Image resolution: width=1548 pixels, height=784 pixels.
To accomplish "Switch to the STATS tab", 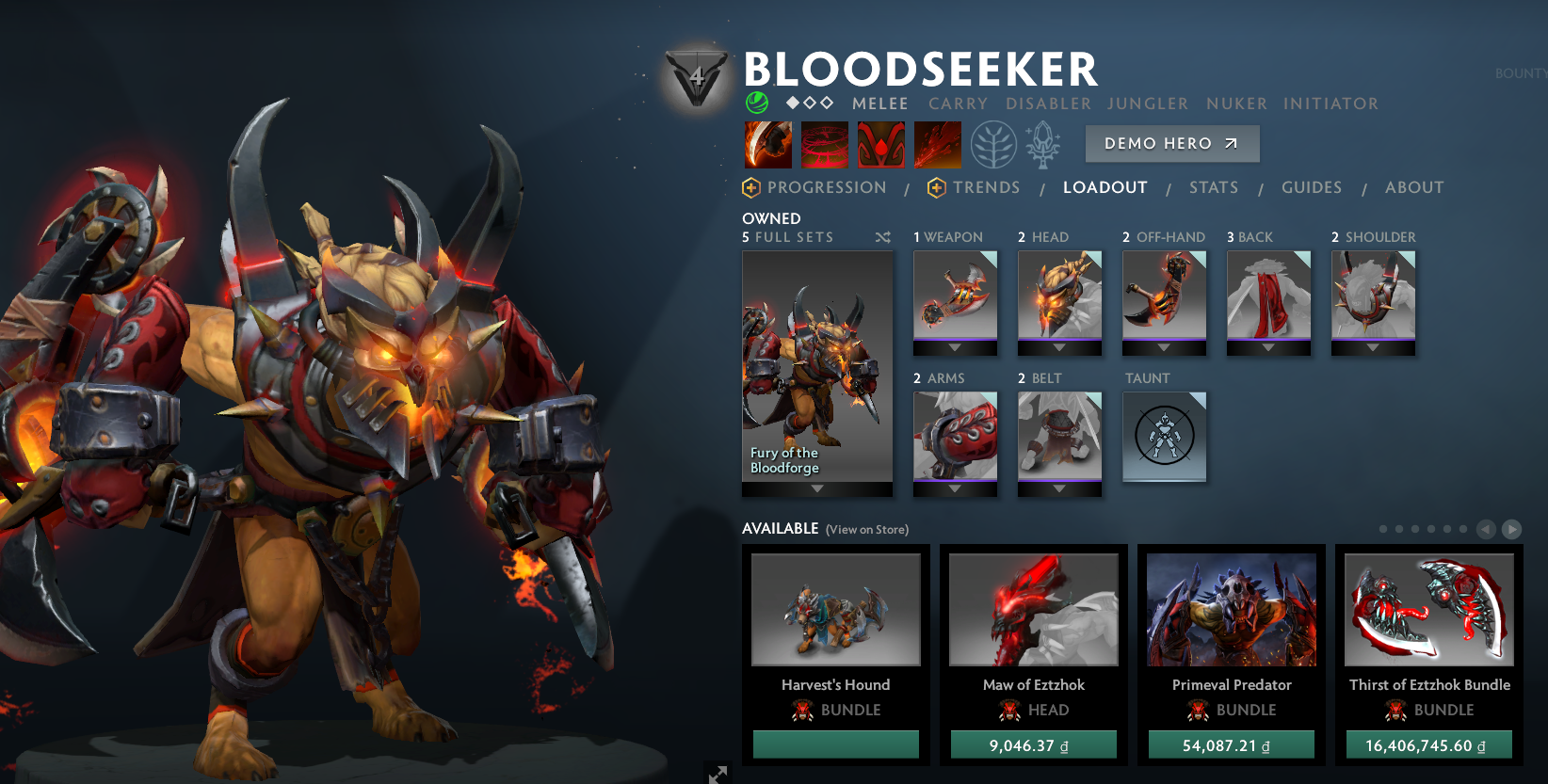I will pos(1213,187).
